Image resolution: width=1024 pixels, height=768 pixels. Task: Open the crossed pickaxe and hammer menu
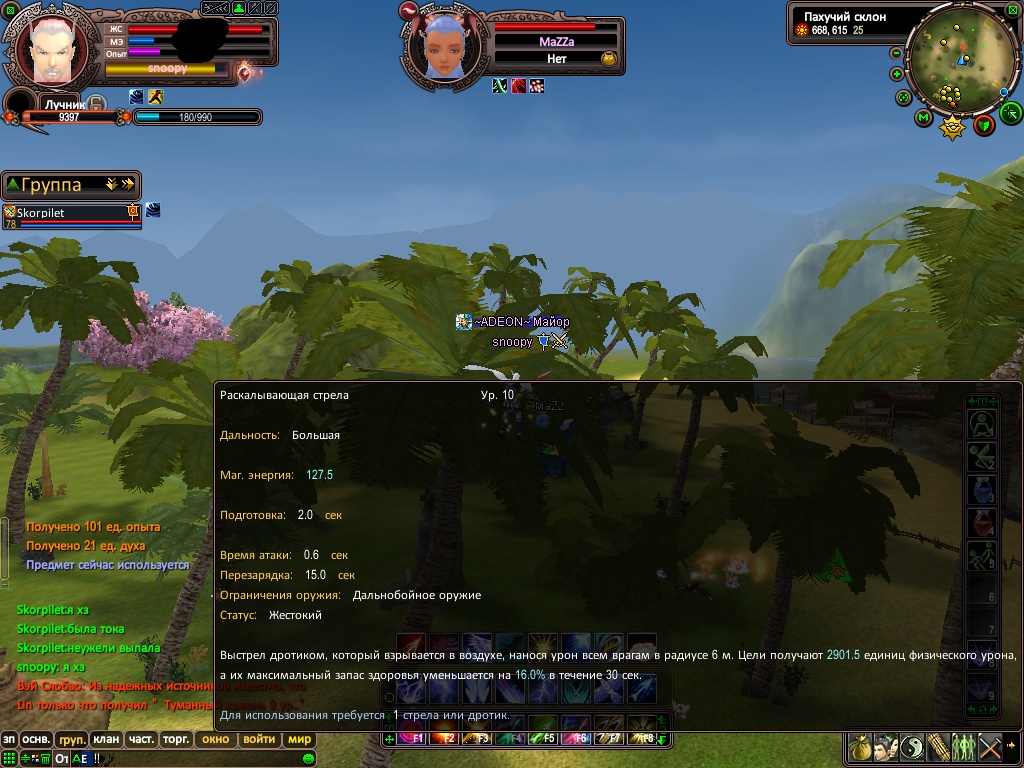pyautogui.click(x=990, y=747)
